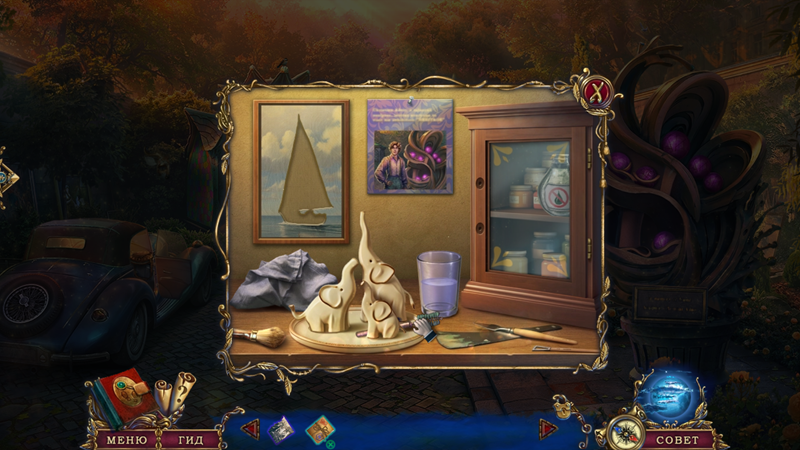This screenshot has width=800, height=450.
Task: Open the МЕНЮ menu
Action: 127,439
